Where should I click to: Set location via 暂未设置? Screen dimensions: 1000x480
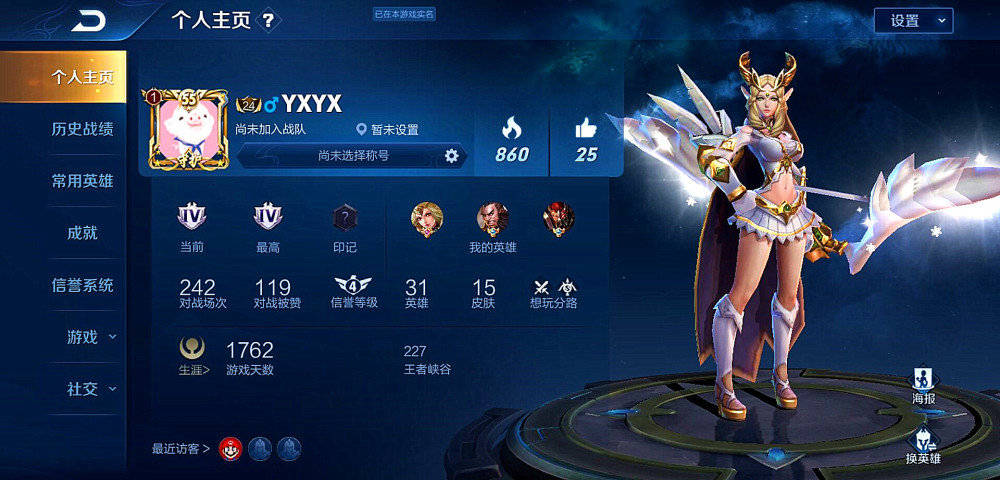coord(388,130)
